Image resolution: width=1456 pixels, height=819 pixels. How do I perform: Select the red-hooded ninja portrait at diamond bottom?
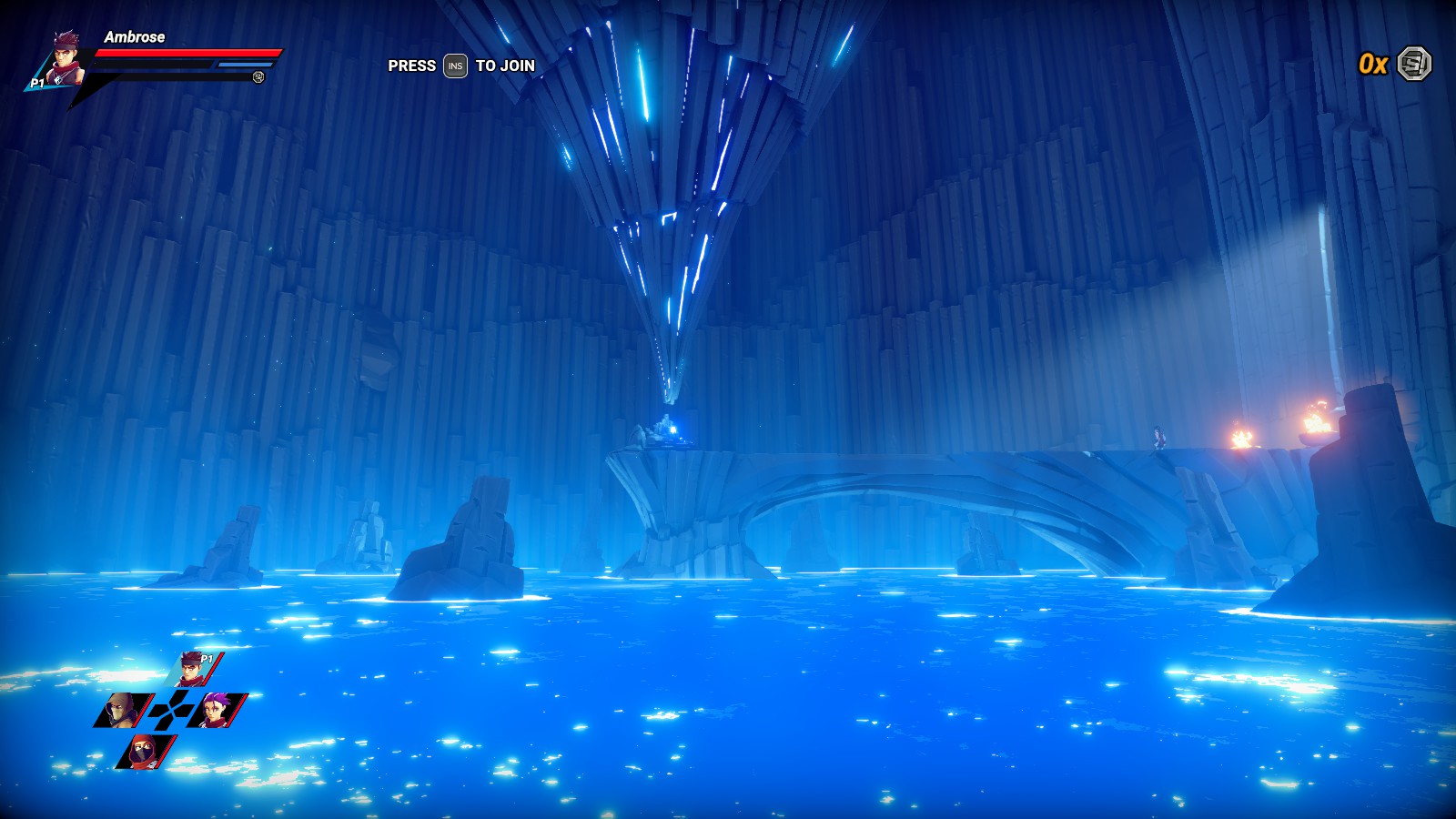pos(141,751)
